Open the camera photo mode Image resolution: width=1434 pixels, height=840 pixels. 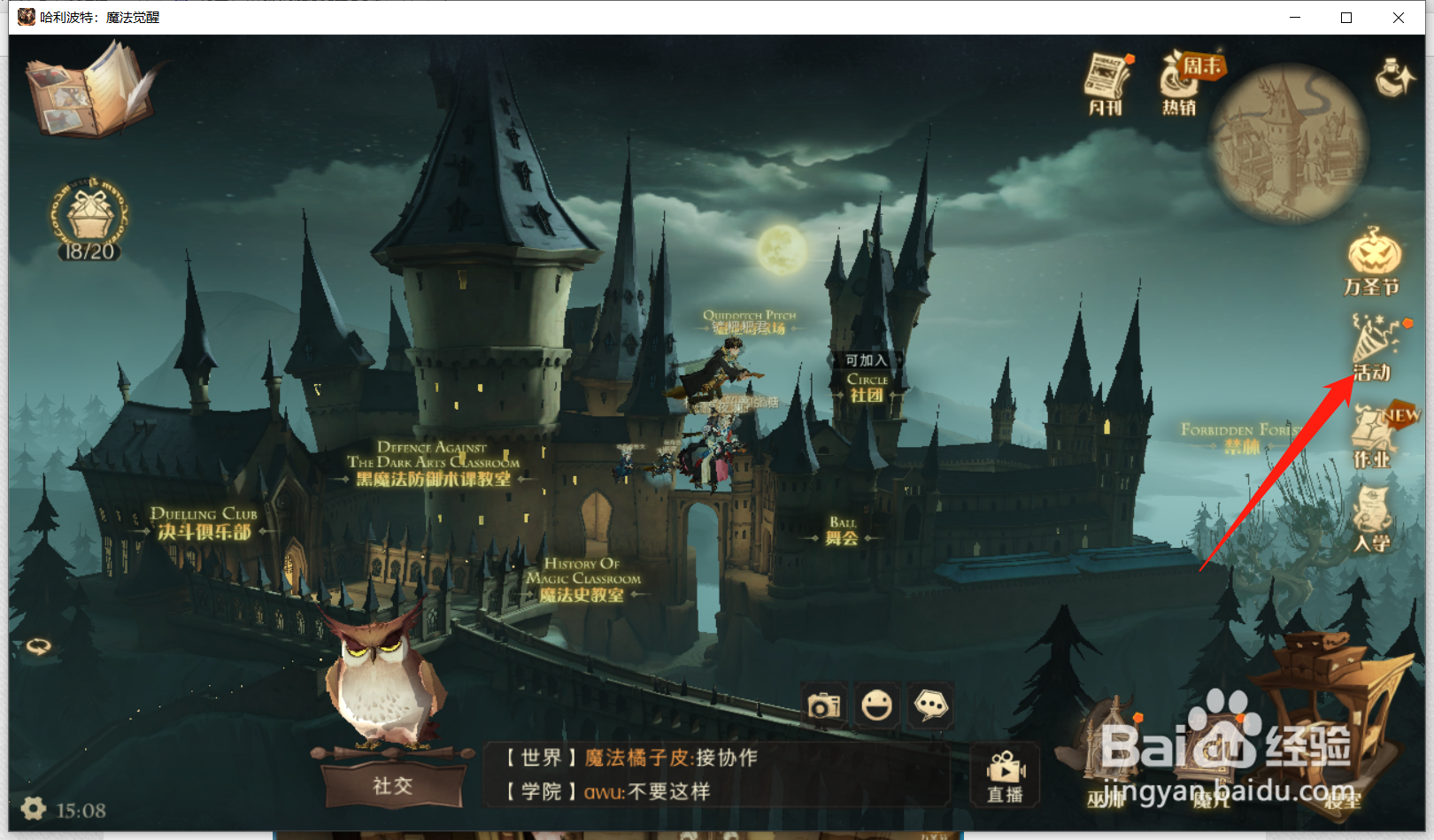[x=824, y=705]
